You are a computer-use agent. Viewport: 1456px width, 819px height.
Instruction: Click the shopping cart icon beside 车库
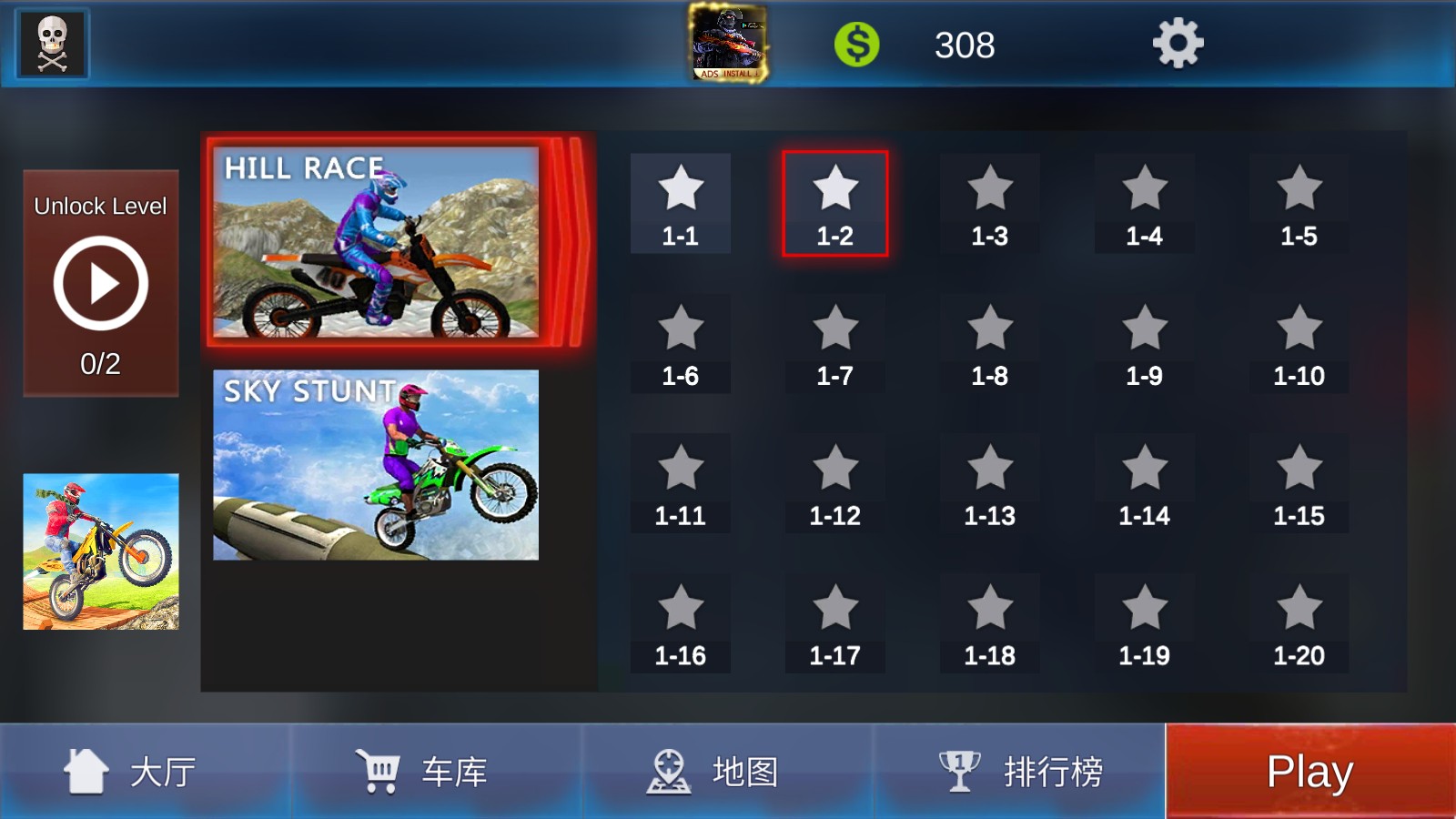coord(381,770)
